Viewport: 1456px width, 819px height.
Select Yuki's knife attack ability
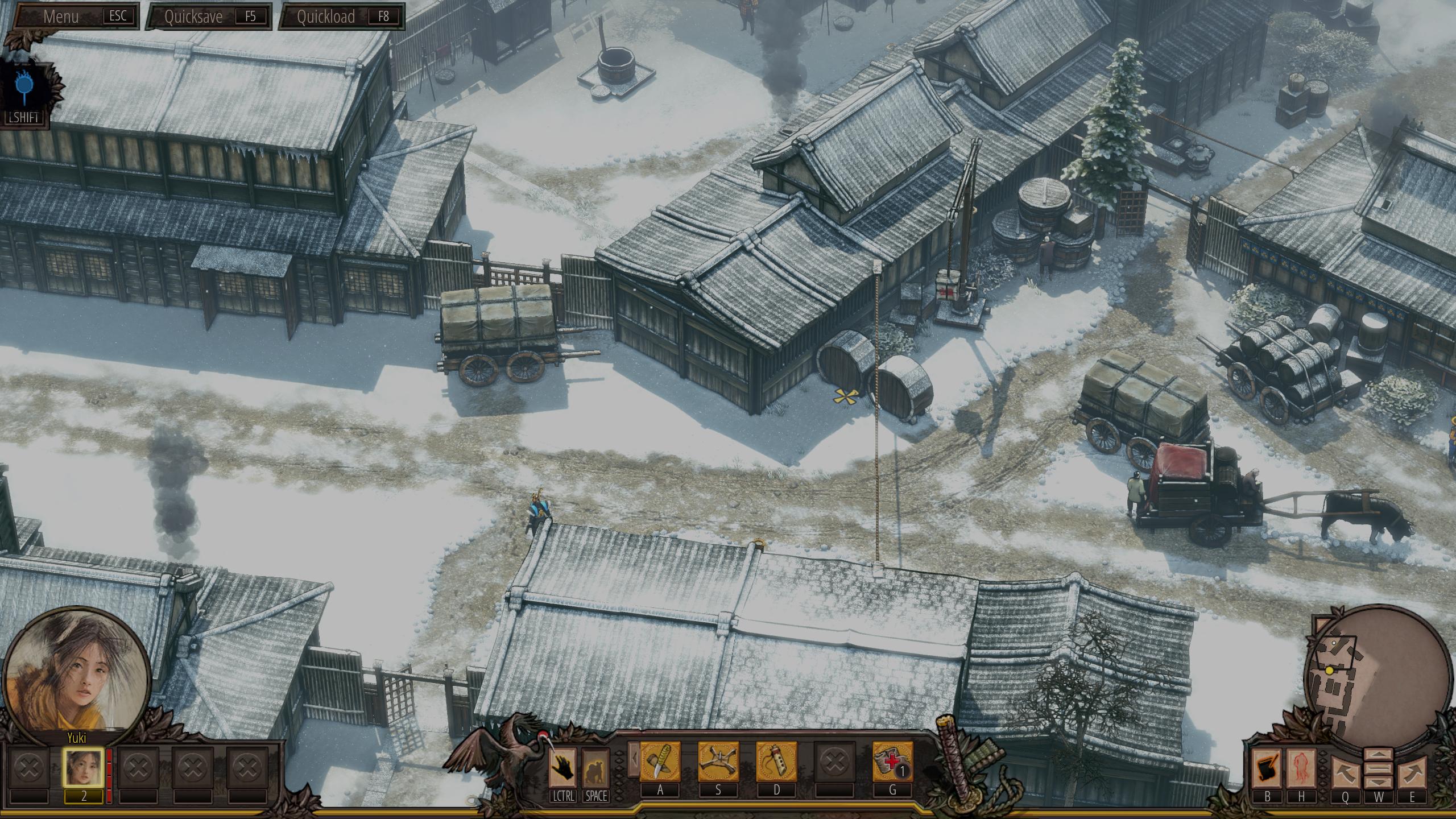pyautogui.click(x=660, y=762)
